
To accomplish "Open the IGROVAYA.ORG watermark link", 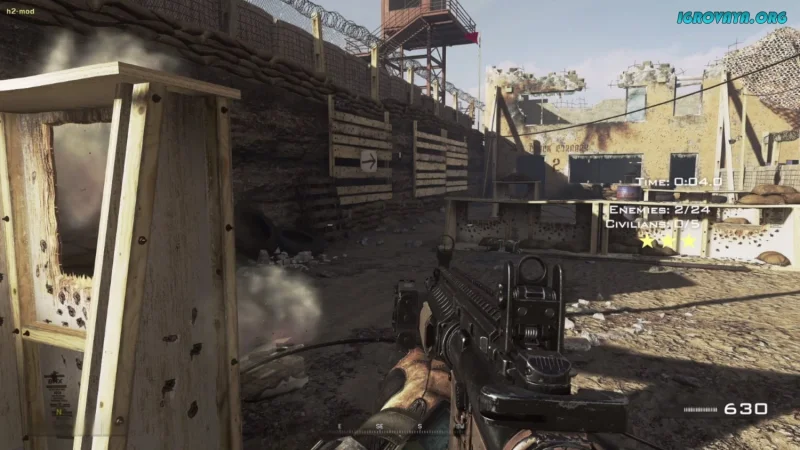I will [x=734, y=17].
